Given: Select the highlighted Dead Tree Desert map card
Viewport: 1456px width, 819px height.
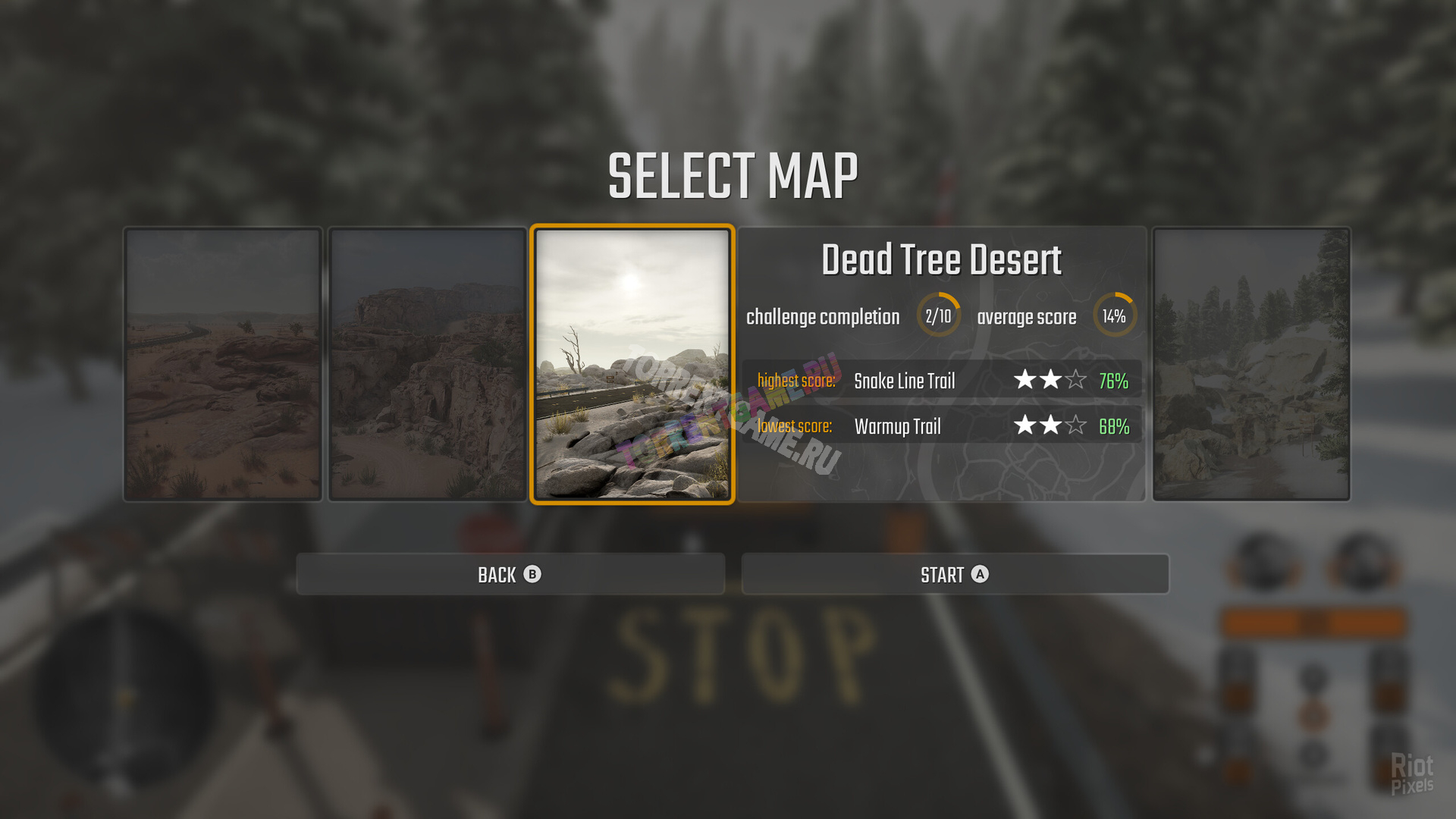Looking at the screenshot, I should (x=632, y=364).
